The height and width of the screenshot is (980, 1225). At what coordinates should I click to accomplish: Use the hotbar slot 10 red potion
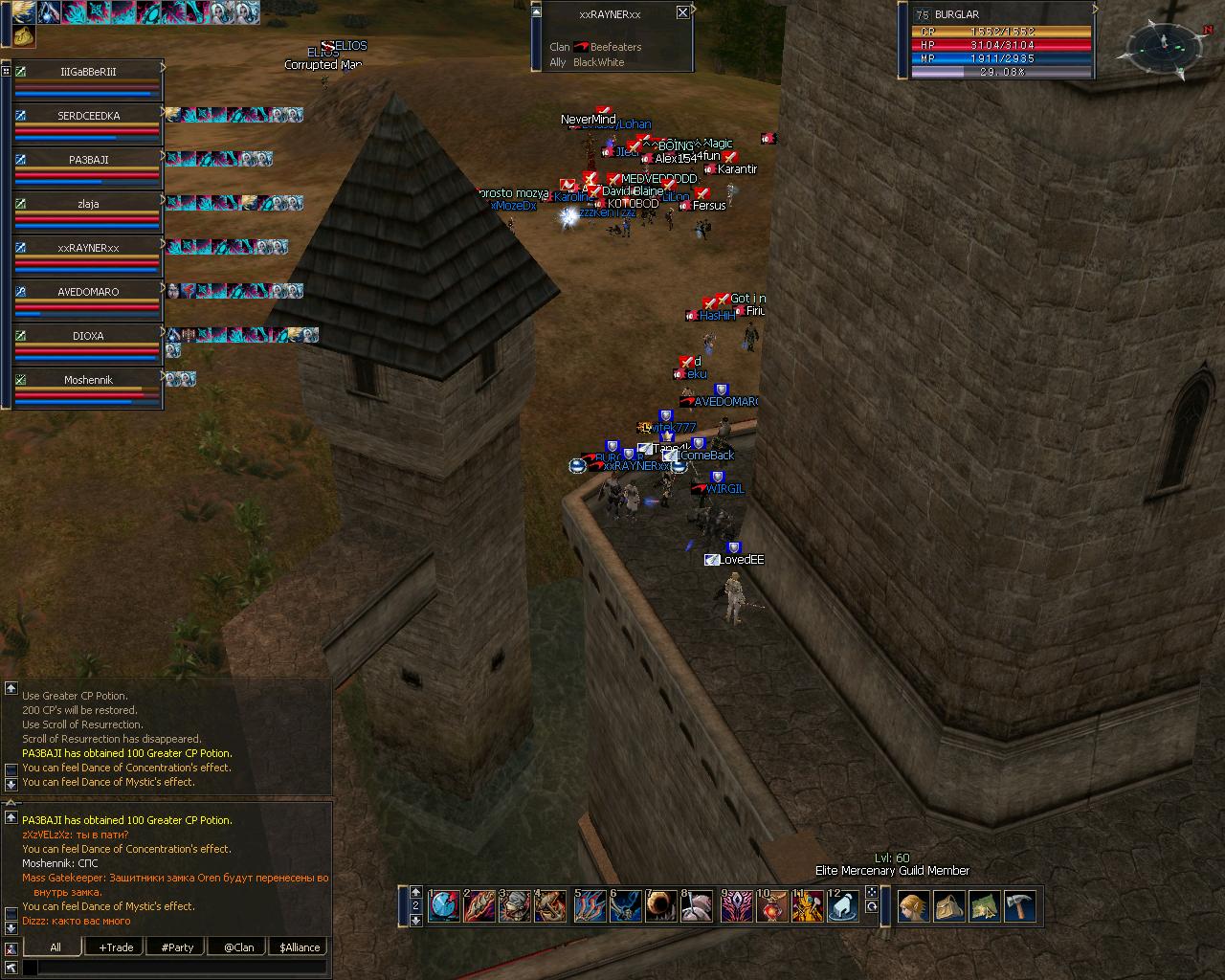(x=771, y=905)
